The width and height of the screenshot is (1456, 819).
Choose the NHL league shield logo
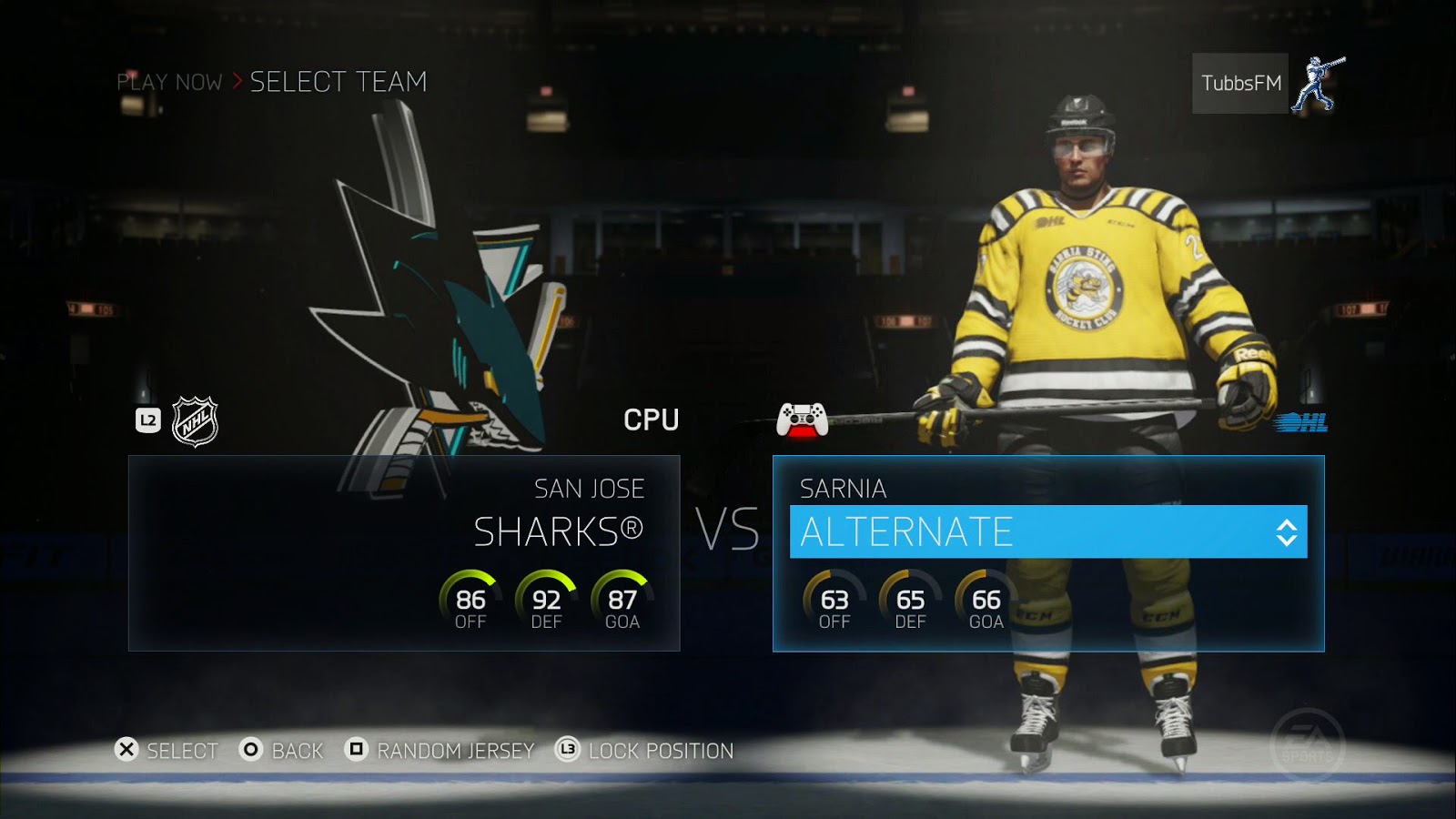coord(195,421)
